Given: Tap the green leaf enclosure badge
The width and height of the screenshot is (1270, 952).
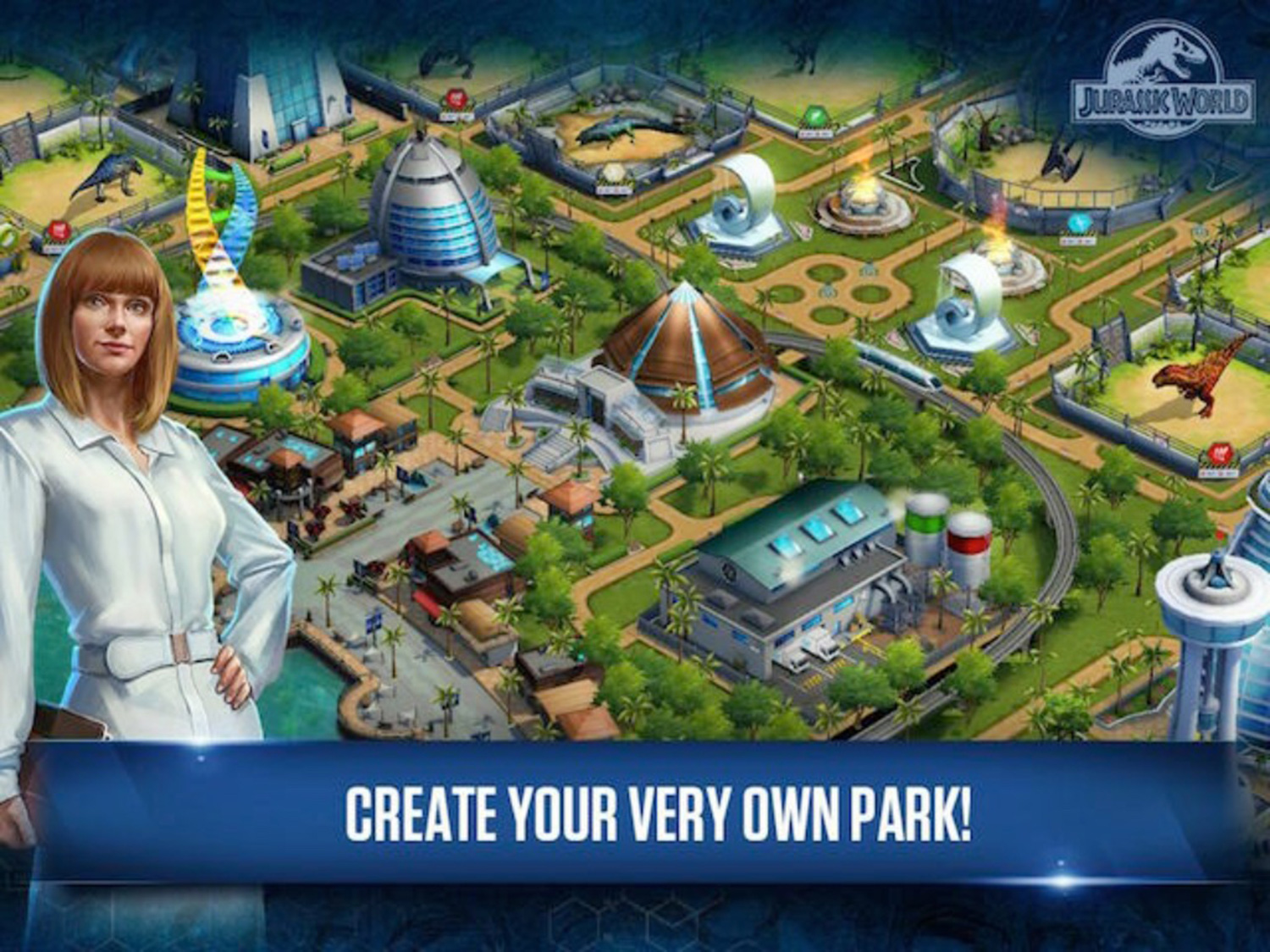Looking at the screenshot, I should click(813, 114).
